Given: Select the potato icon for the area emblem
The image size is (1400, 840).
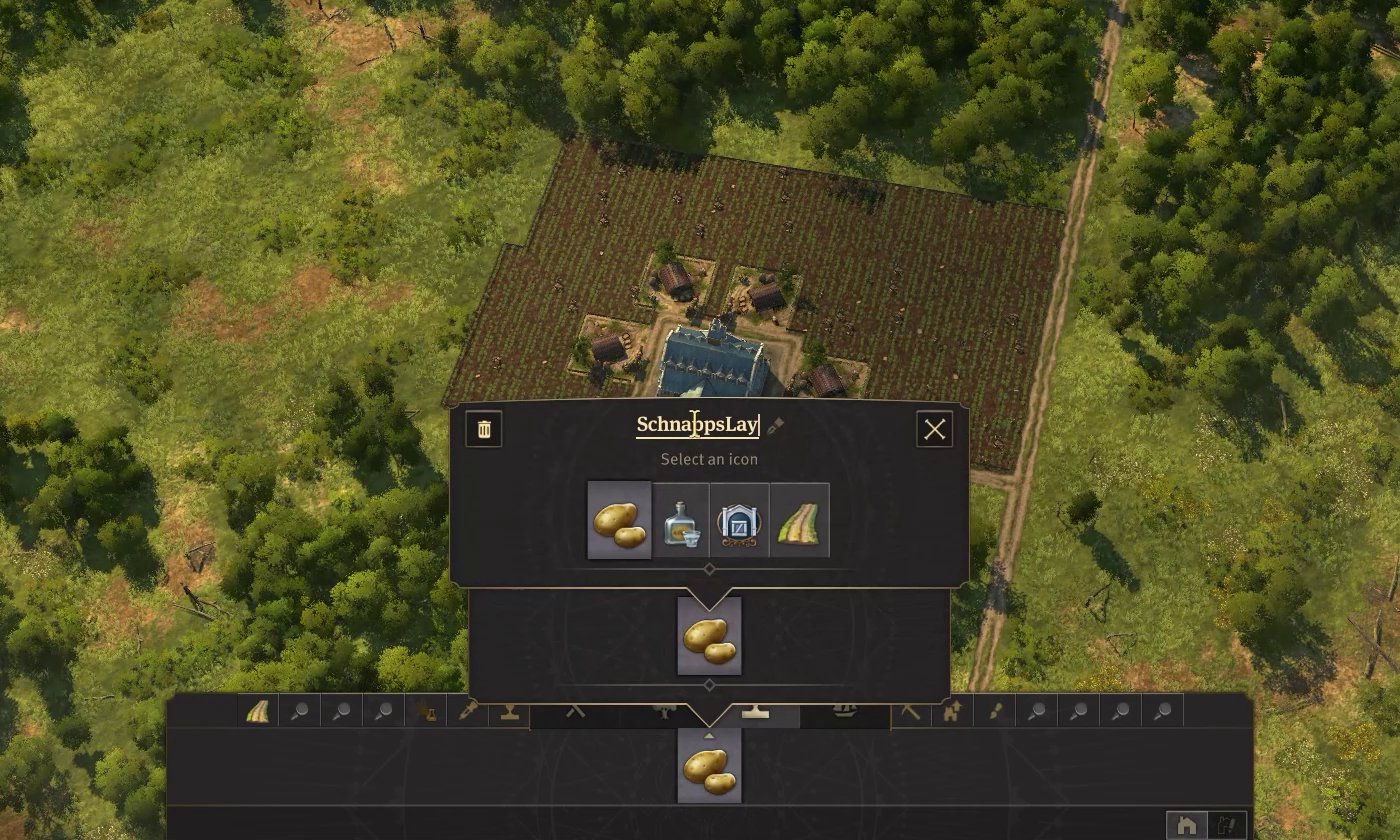Looking at the screenshot, I should click(619, 520).
